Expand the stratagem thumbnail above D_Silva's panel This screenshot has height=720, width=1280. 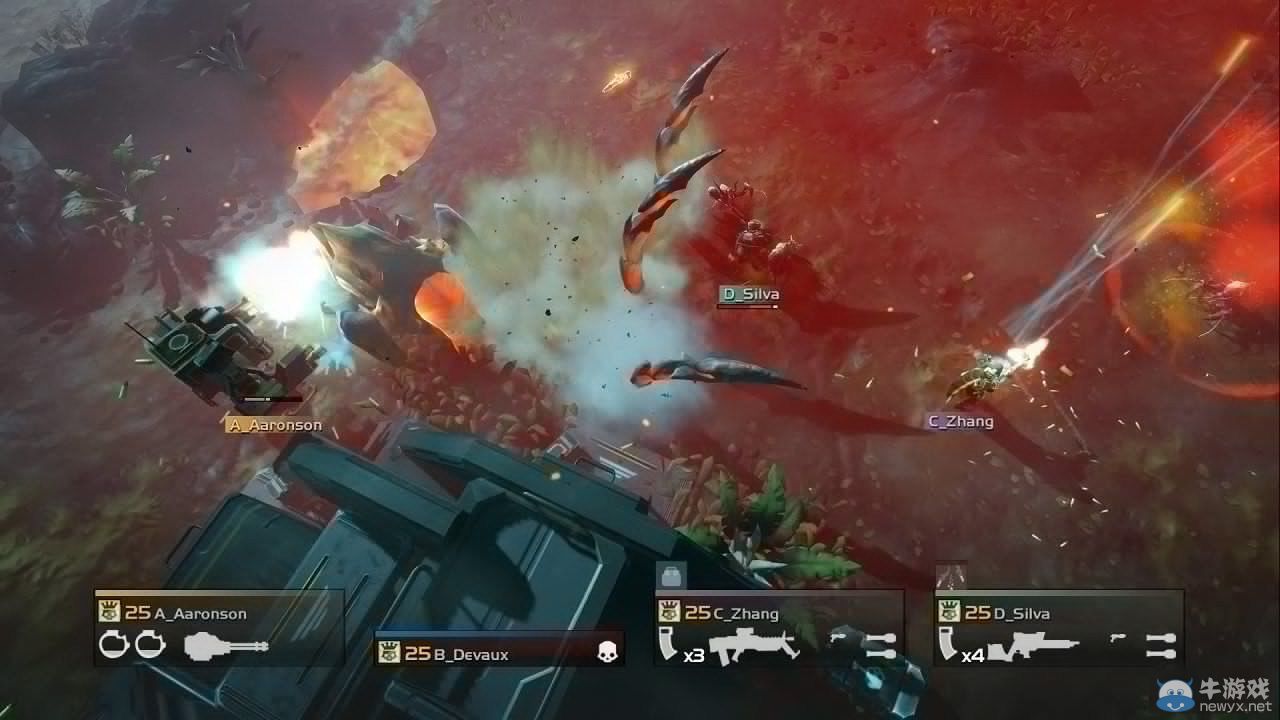[x=950, y=575]
